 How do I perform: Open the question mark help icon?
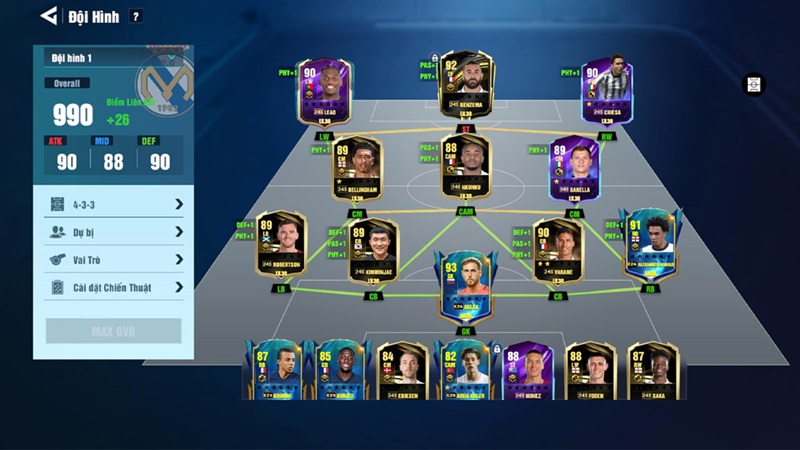tap(136, 16)
